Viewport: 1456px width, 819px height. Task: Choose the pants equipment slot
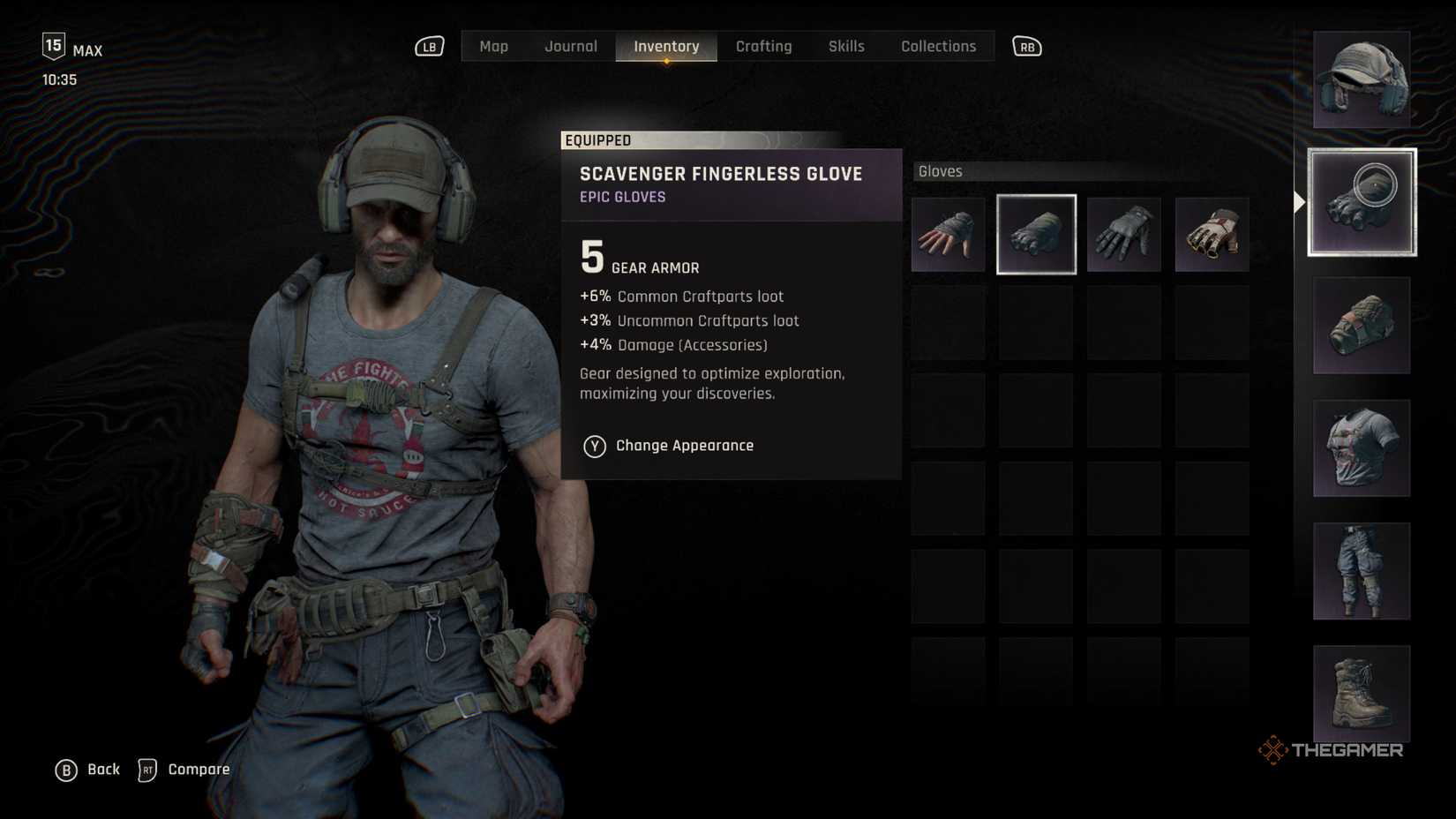pos(1361,571)
